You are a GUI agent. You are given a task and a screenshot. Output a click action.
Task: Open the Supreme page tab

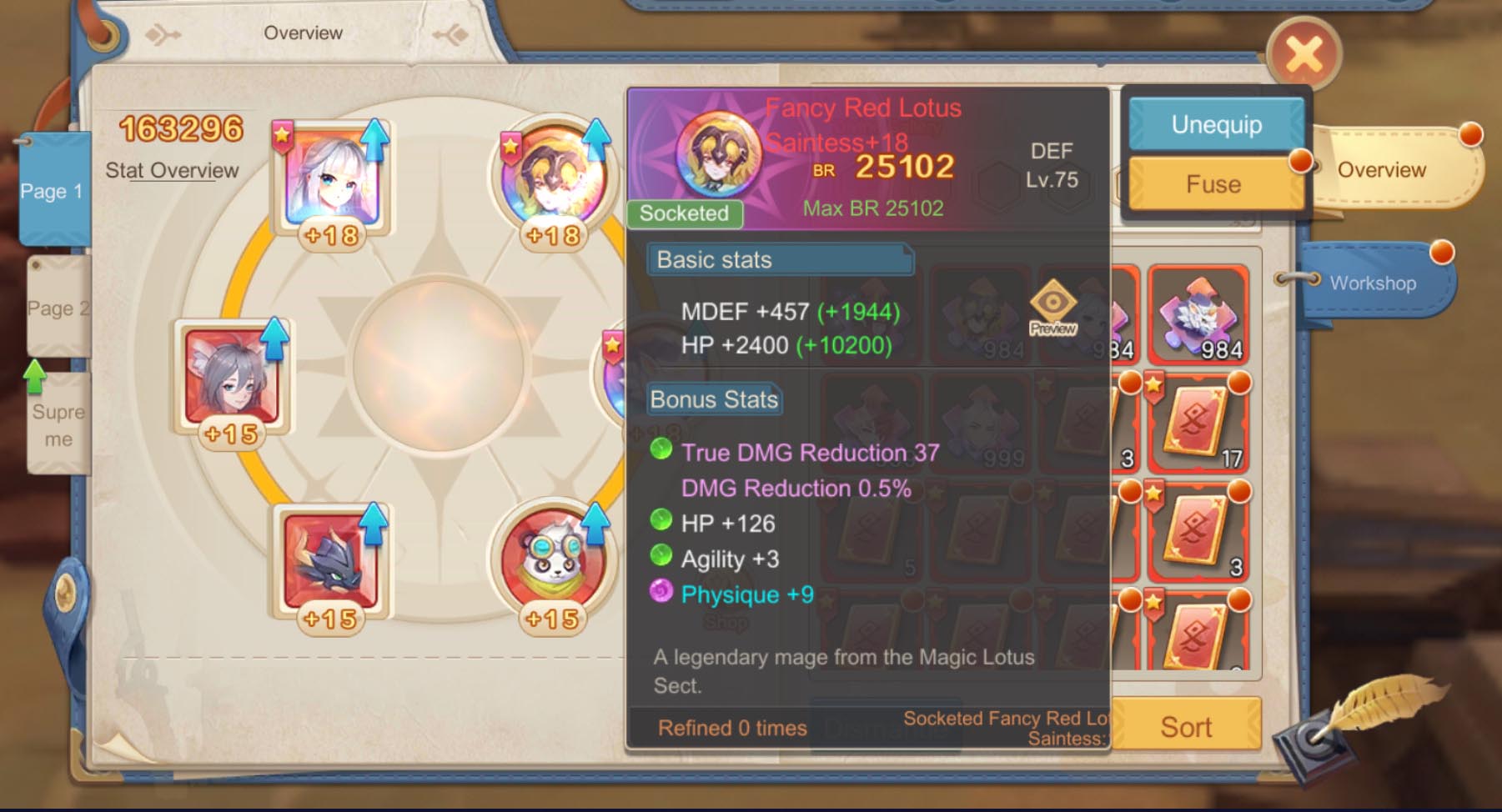(58, 425)
